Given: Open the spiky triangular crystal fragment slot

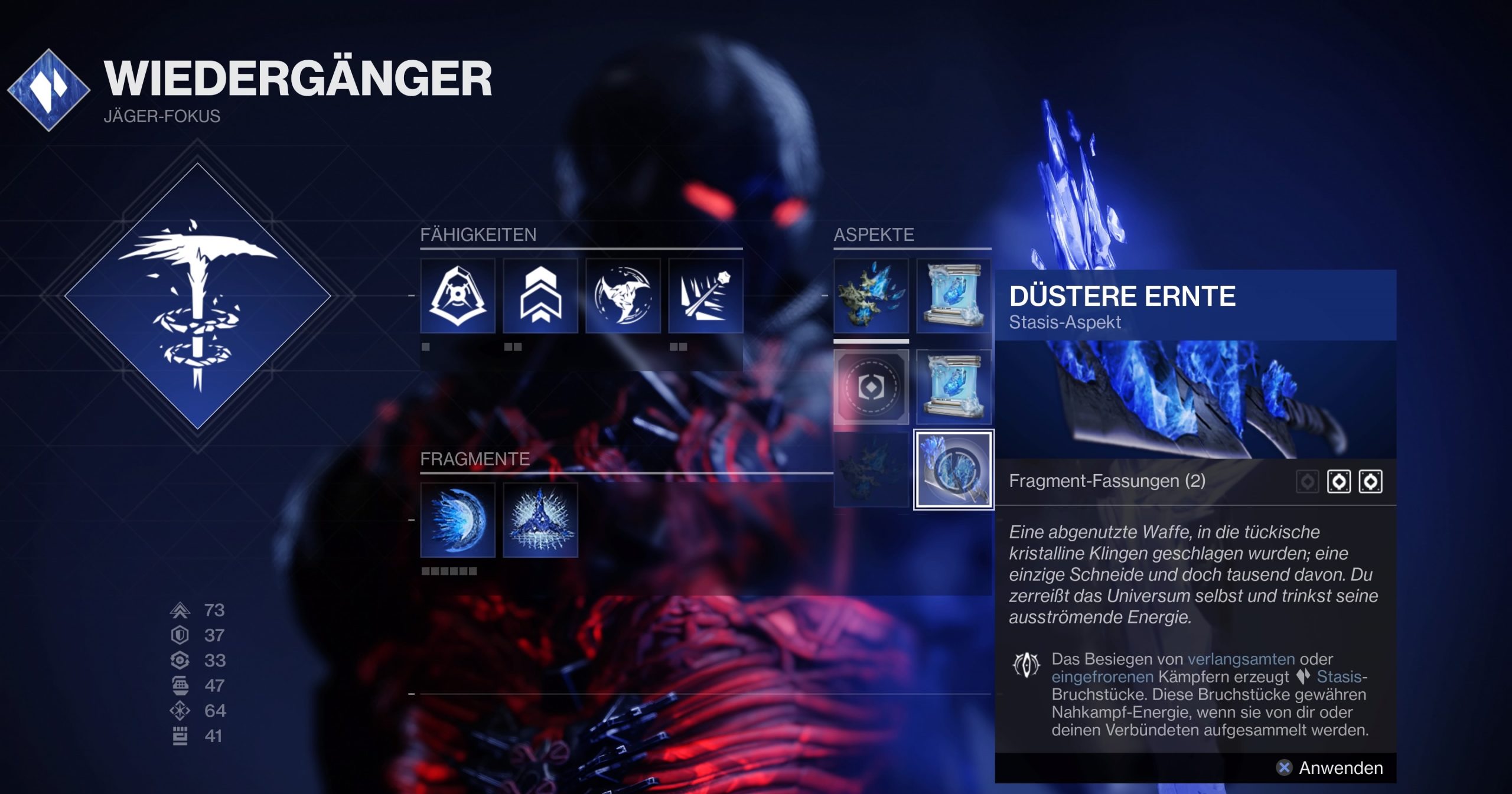Looking at the screenshot, I should 540,520.
